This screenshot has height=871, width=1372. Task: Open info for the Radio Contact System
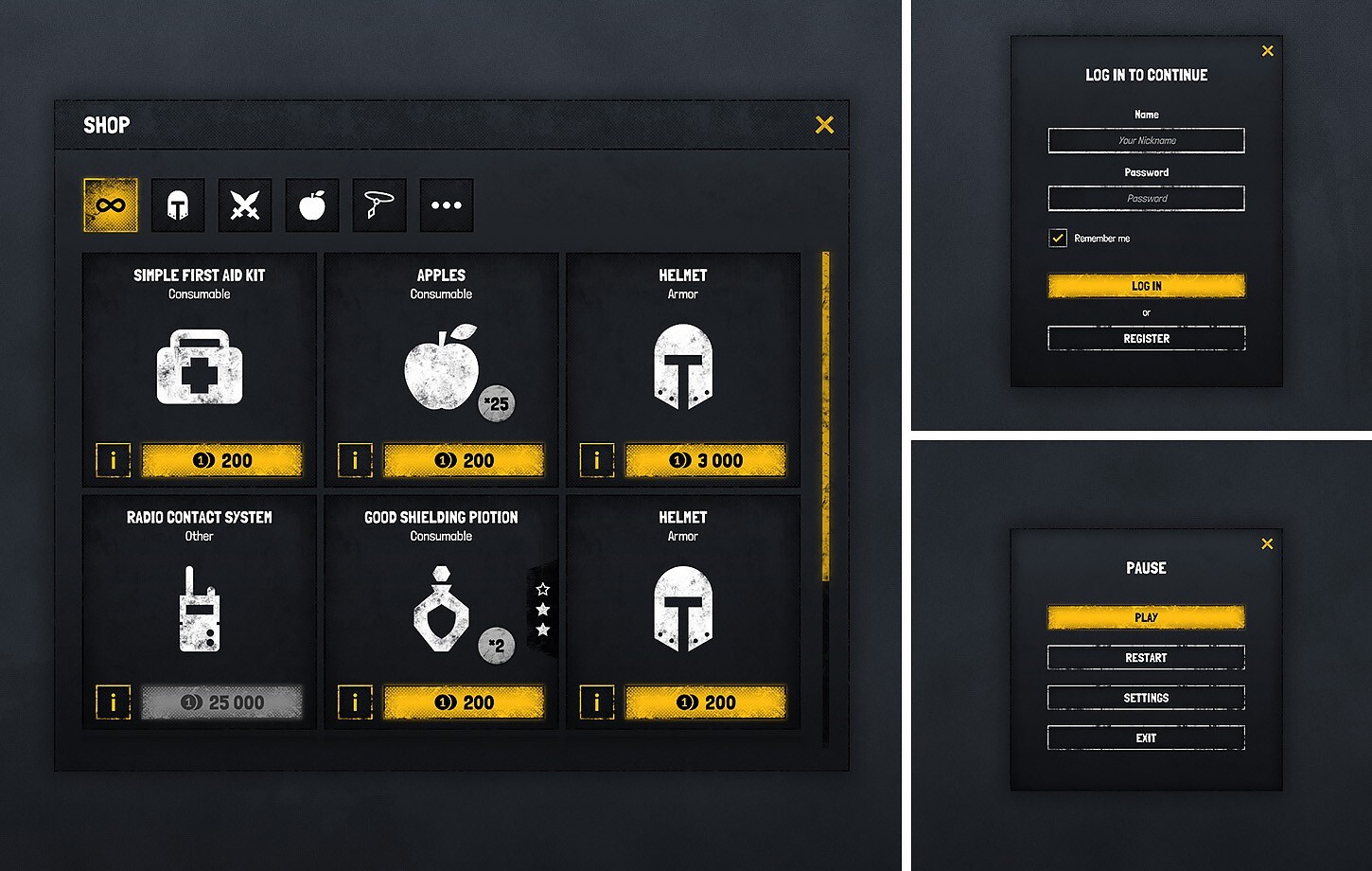coord(113,702)
